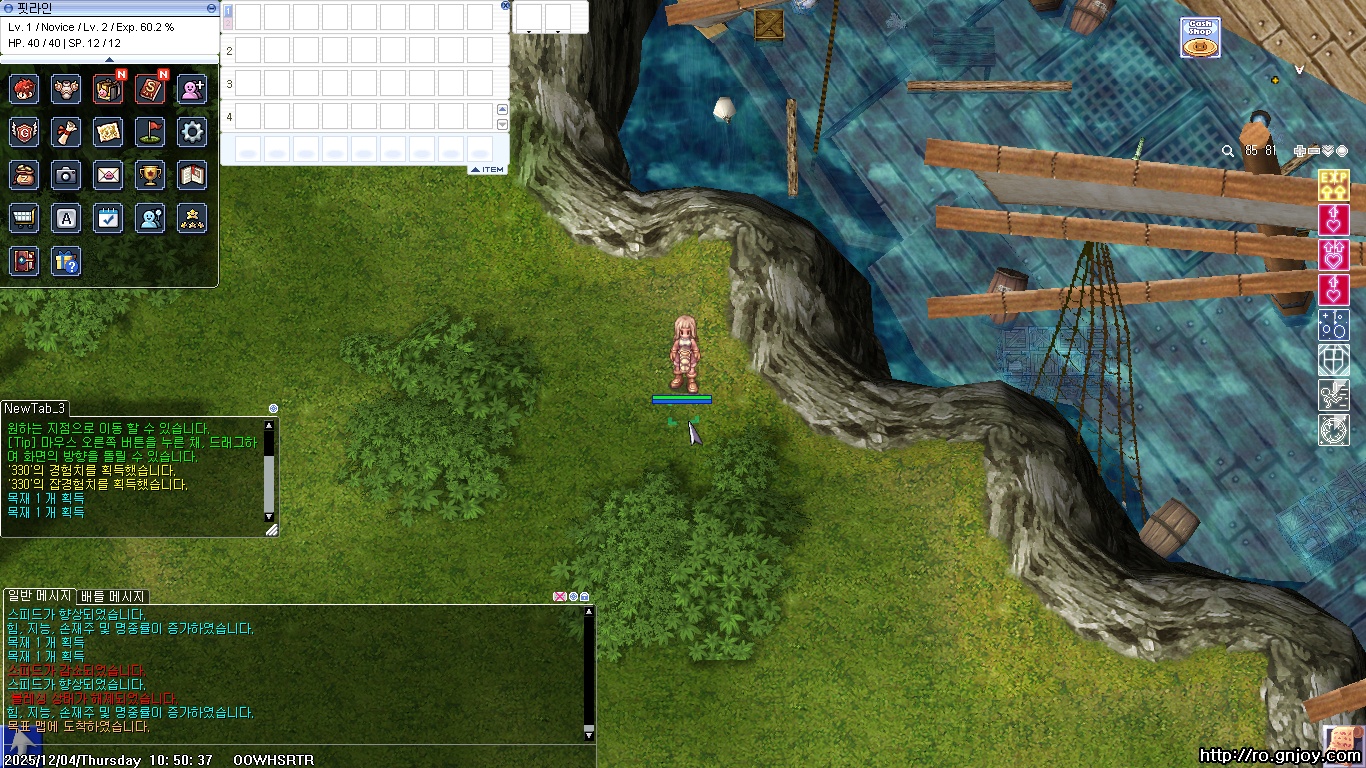Open the backpack inventory icon
1366x768 pixels.
pos(108,89)
